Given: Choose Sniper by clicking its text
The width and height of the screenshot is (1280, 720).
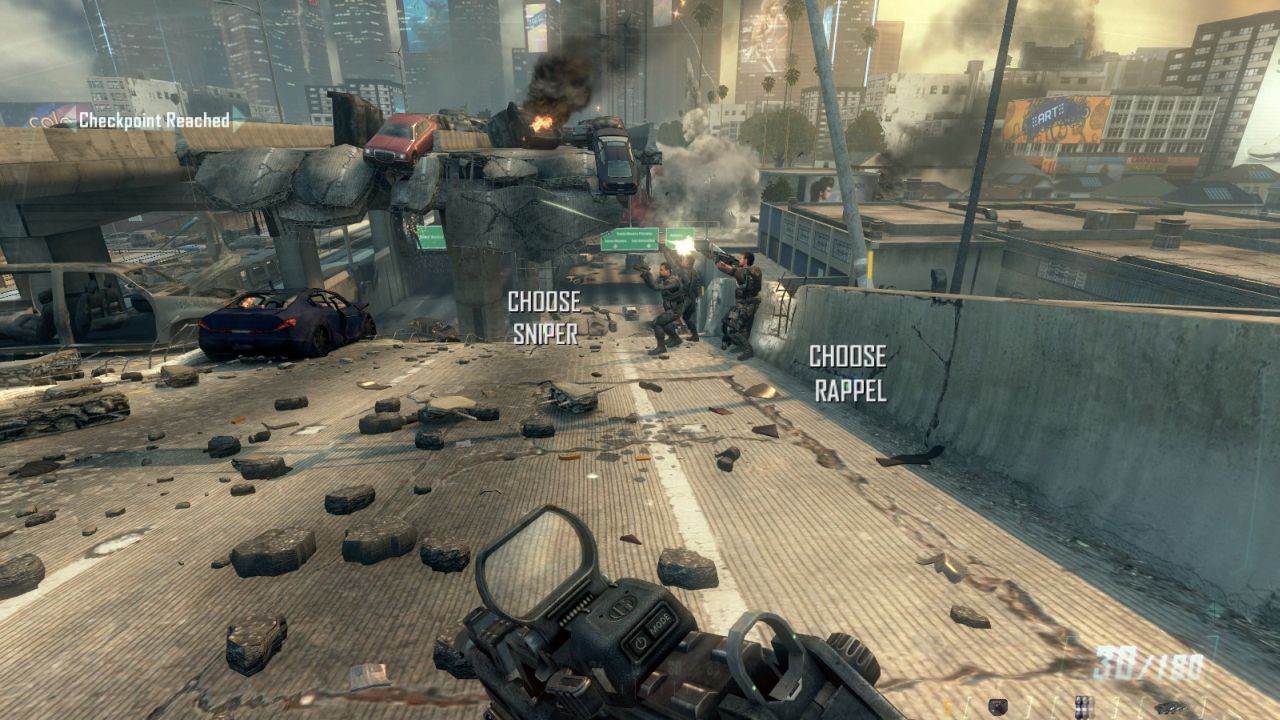Looking at the screenshot, I should pyautogui.click(x=545, y=318).
